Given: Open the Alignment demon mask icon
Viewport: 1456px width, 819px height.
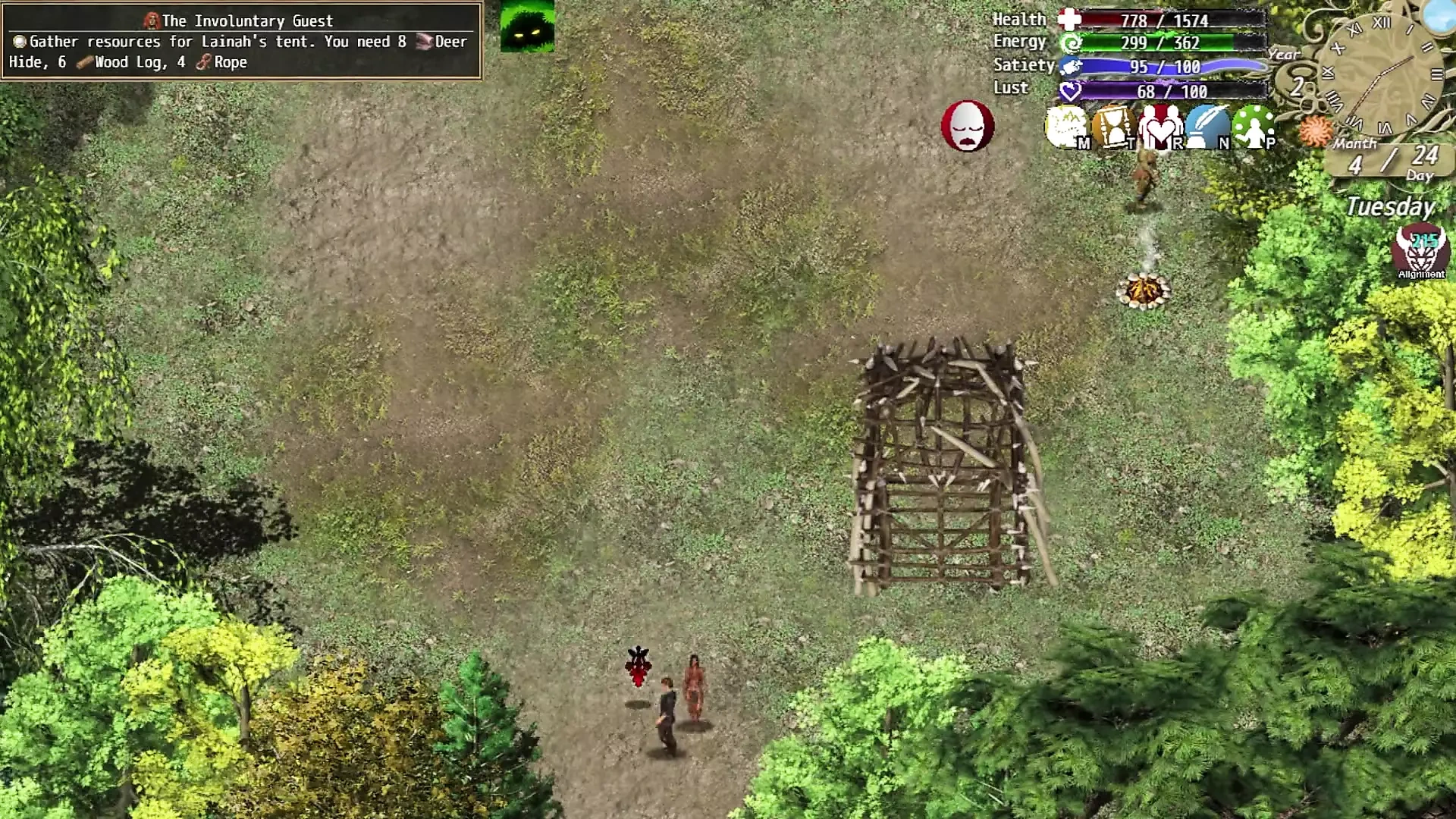Looking at the screenshot, I should click(1420, 250).
